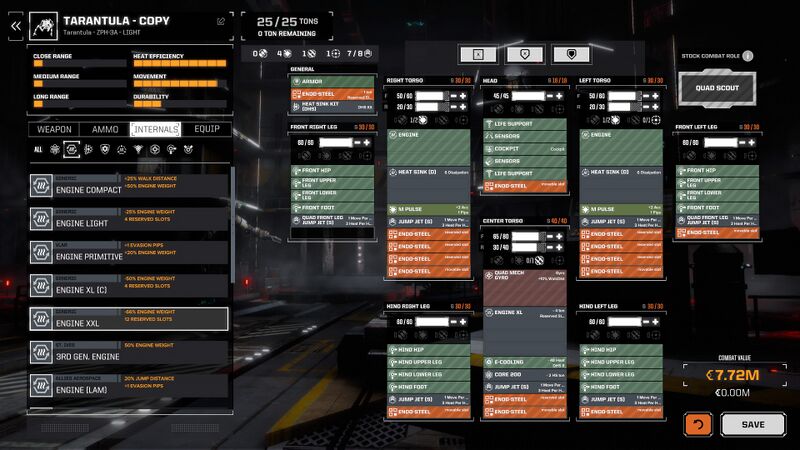800x450 pixels.
Task: Open the Ammo tab
Action: point(105,129)
